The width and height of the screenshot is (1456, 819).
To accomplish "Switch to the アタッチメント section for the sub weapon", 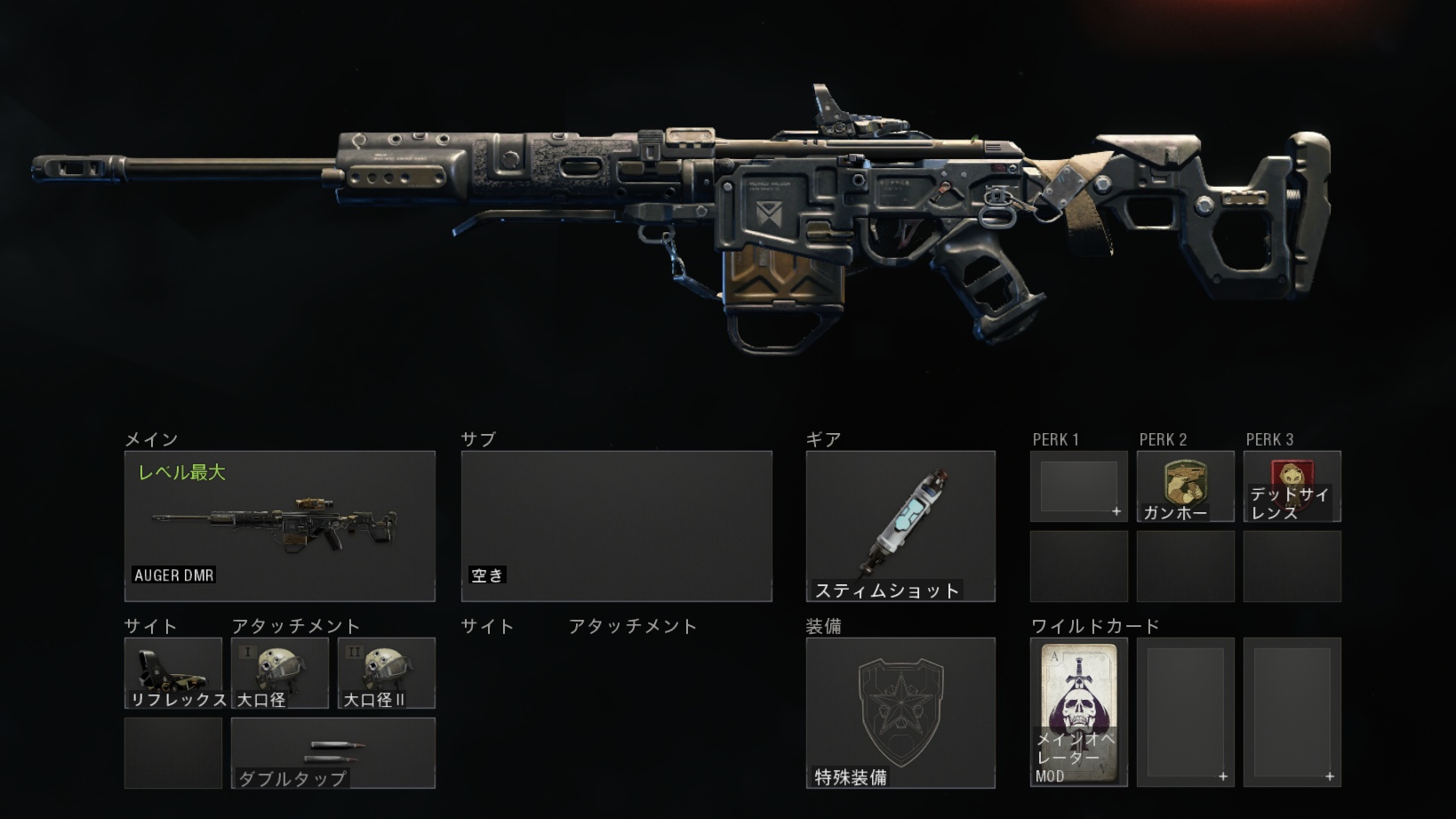I will coord(633,626).
